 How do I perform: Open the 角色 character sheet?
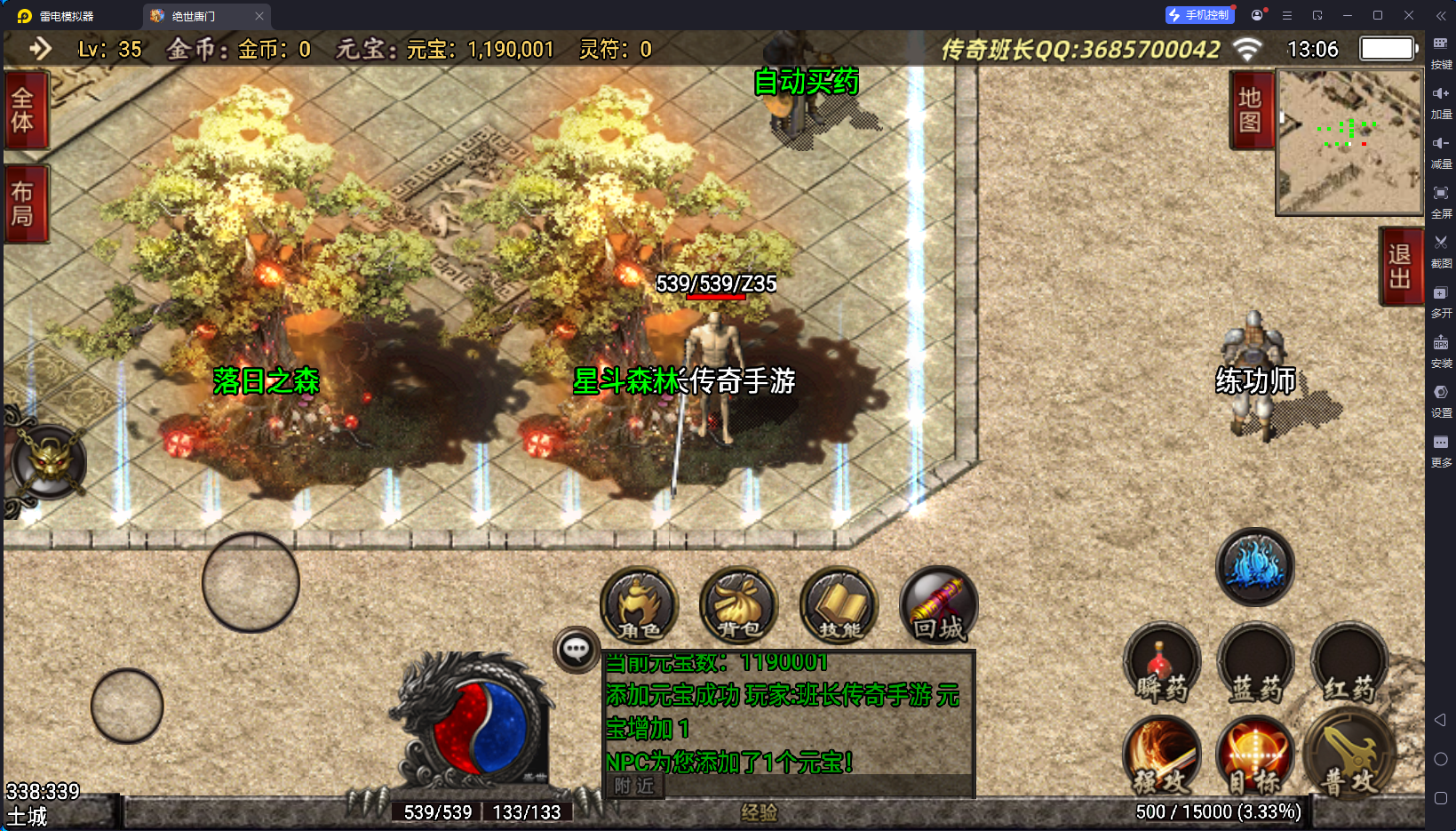coord(640,606)
